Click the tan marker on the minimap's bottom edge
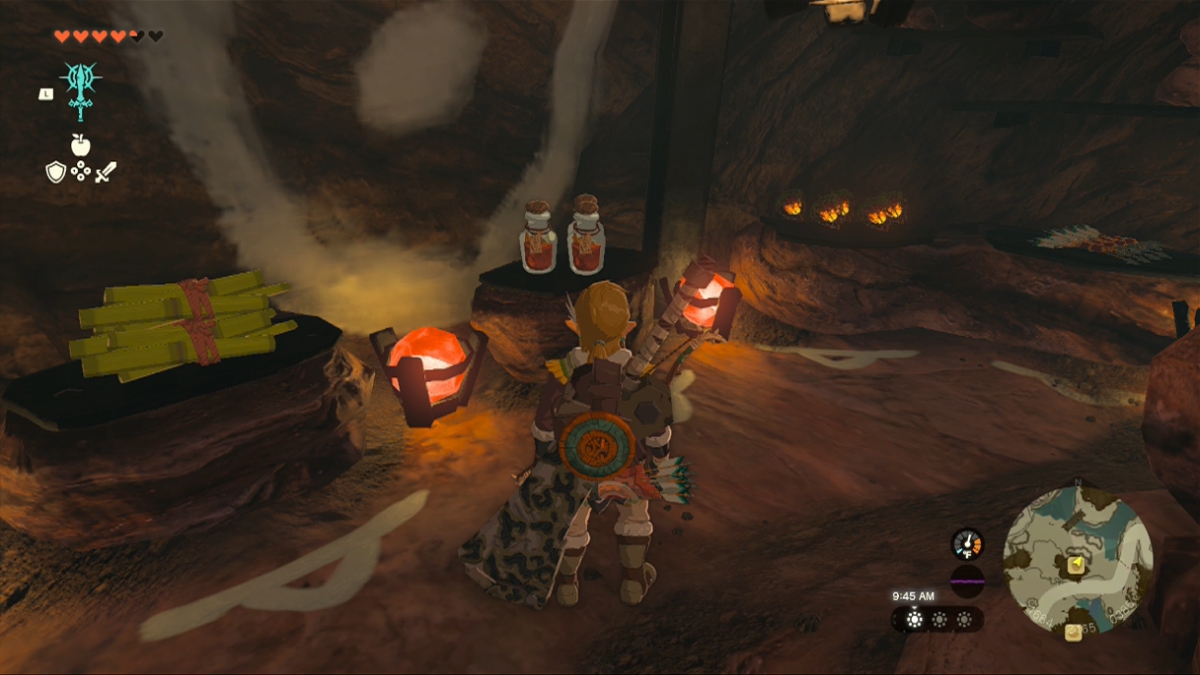Screen dimensions: 1200x675 [1072, 631]
